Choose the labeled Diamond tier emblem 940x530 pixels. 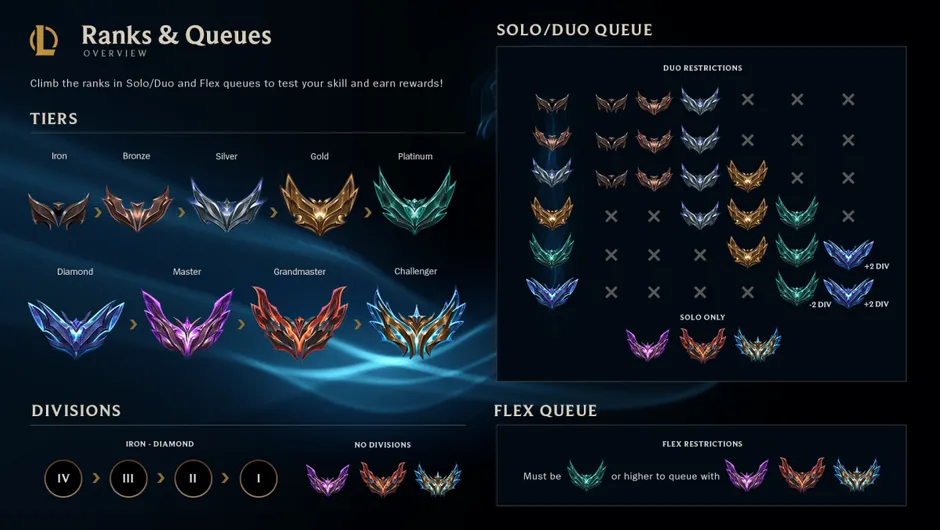pyautogui.click(x=75, y=325)
